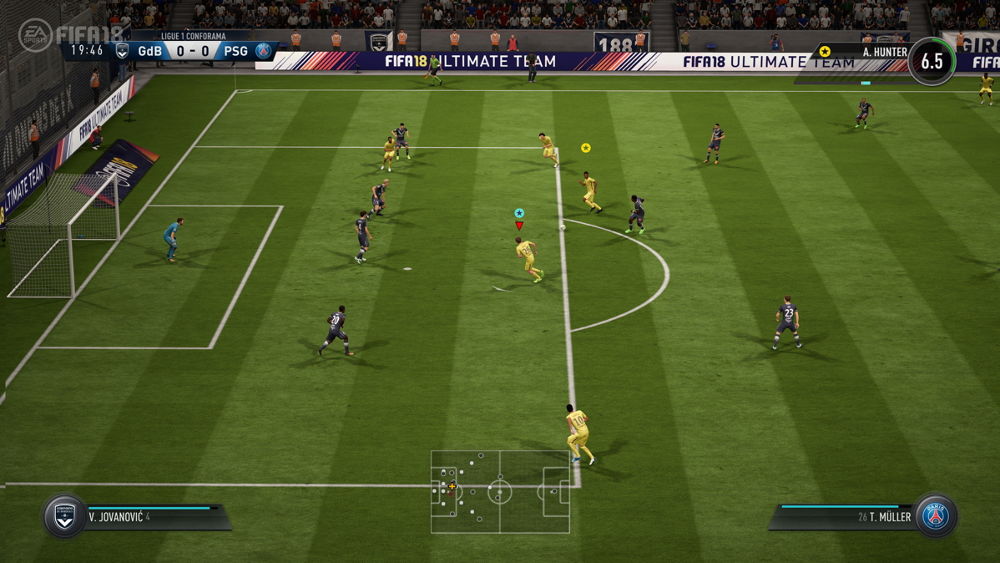Select the T. Müller player panel
1000x563 pixels.
(848, 516)
